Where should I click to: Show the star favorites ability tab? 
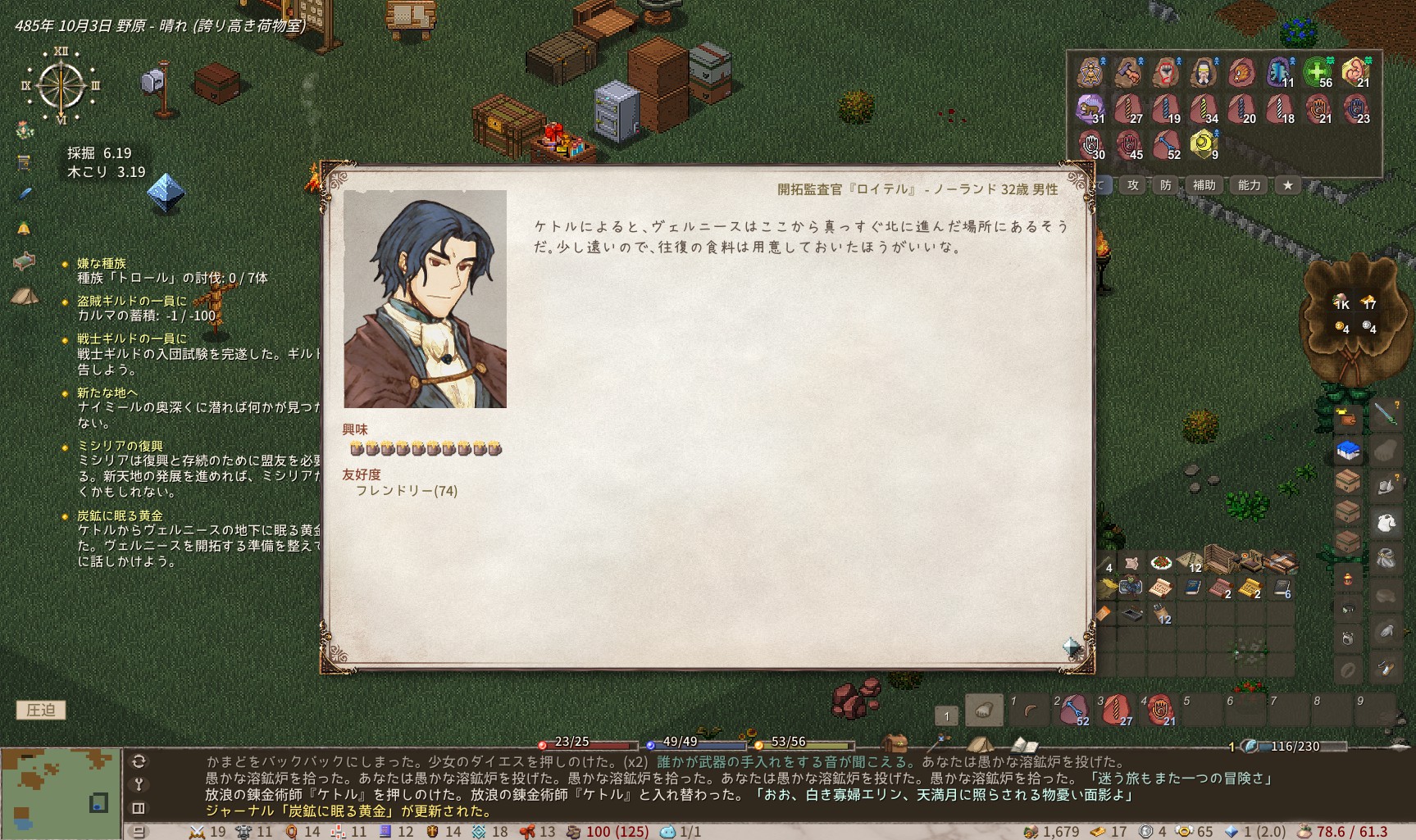(1288, 185)
